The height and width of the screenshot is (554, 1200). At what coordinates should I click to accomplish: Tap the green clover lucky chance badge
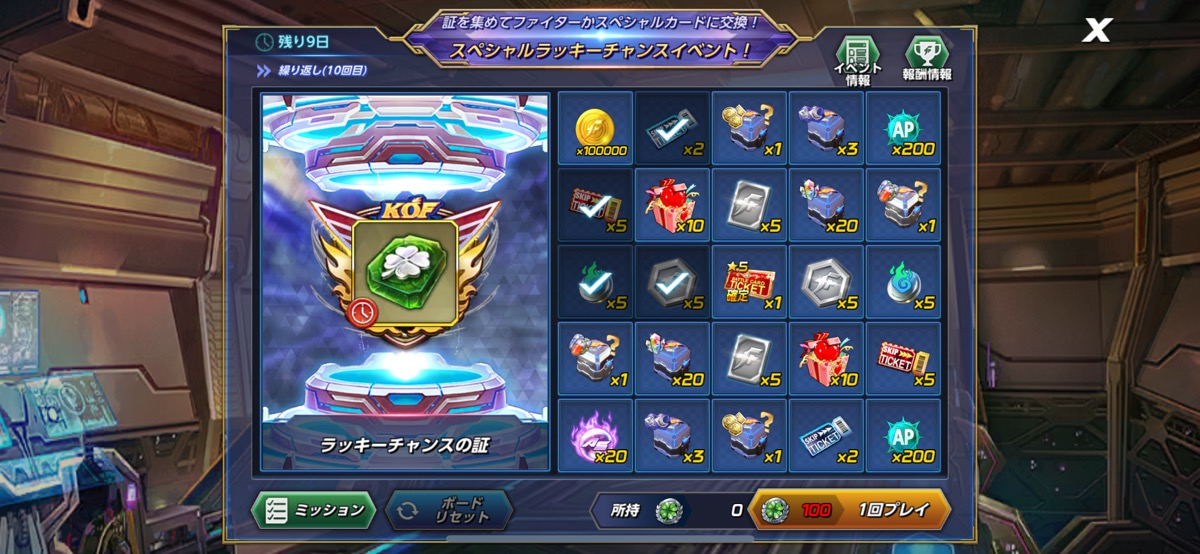(x=405, y=270)
